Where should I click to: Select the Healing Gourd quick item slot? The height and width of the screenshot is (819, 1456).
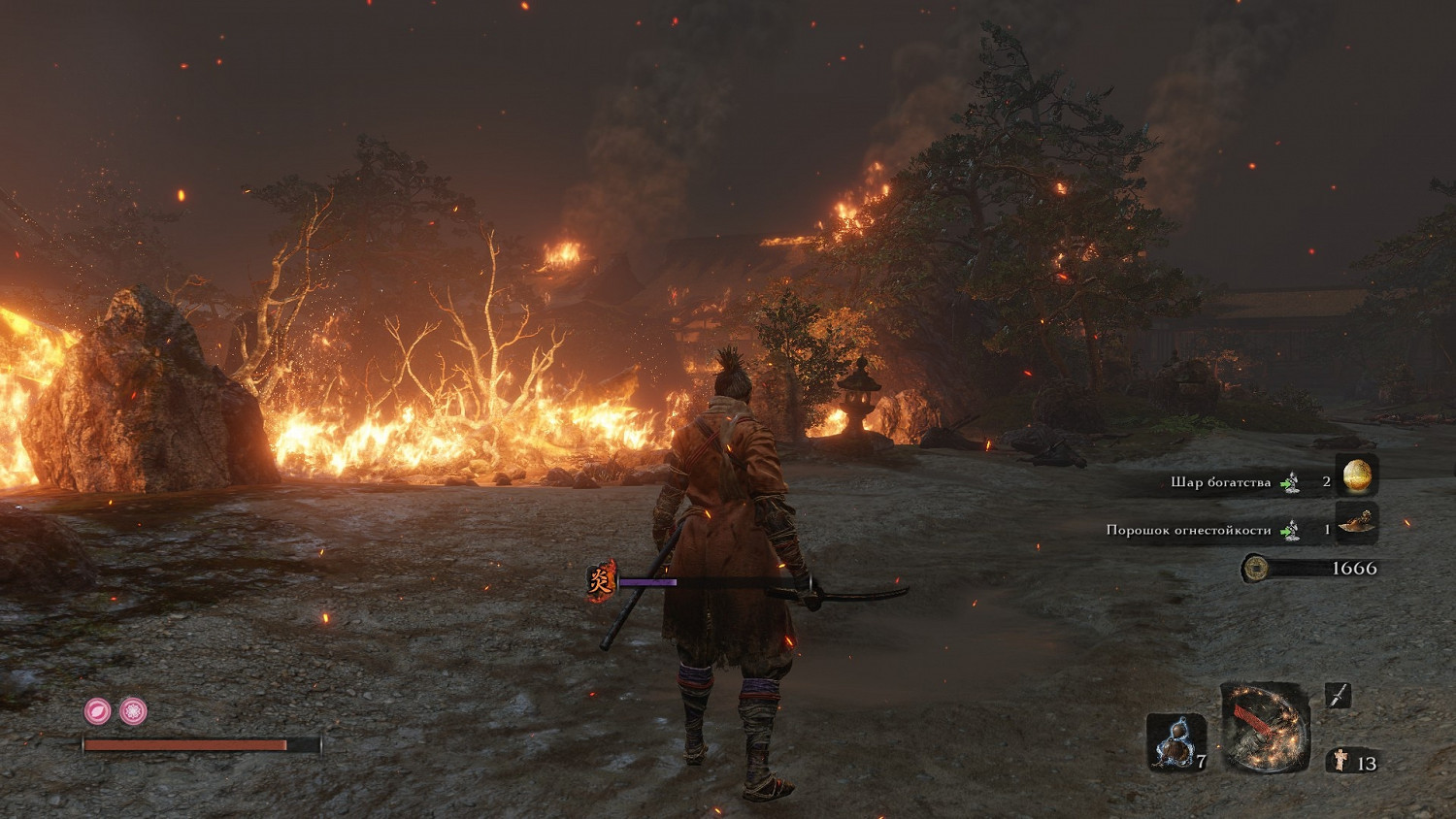1175,743
